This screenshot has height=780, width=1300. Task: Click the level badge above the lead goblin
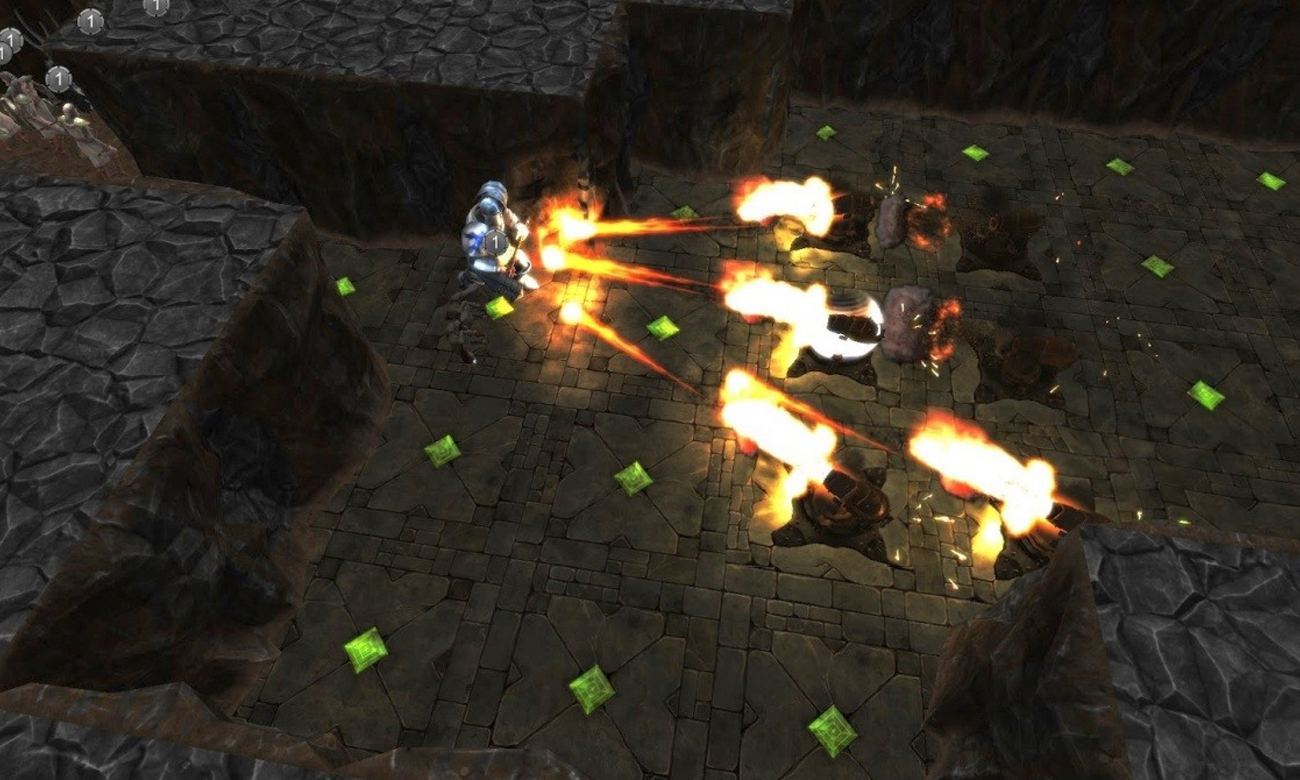click(59, 79)
